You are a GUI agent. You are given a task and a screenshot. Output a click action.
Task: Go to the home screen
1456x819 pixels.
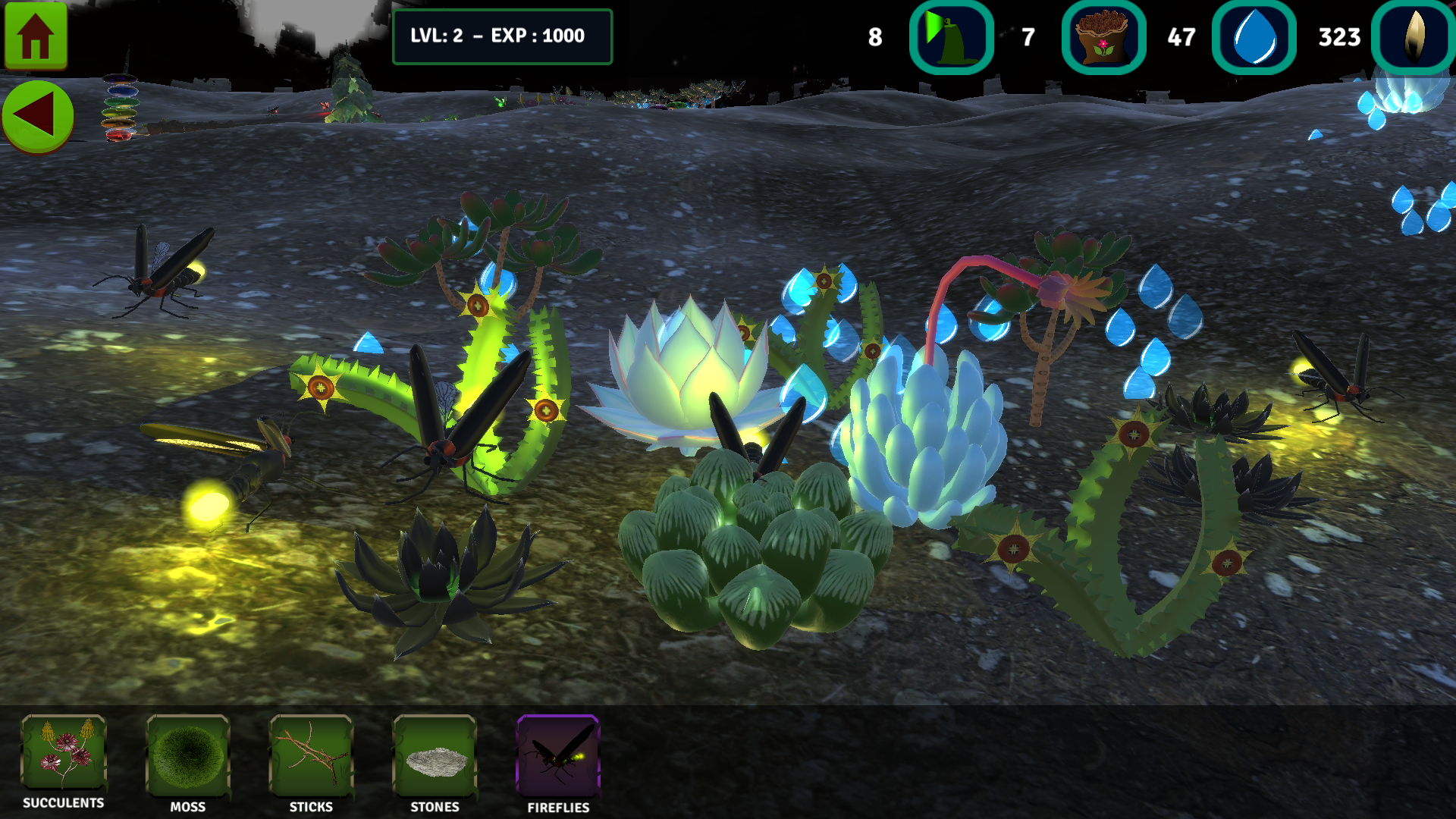tap(36, 36)
